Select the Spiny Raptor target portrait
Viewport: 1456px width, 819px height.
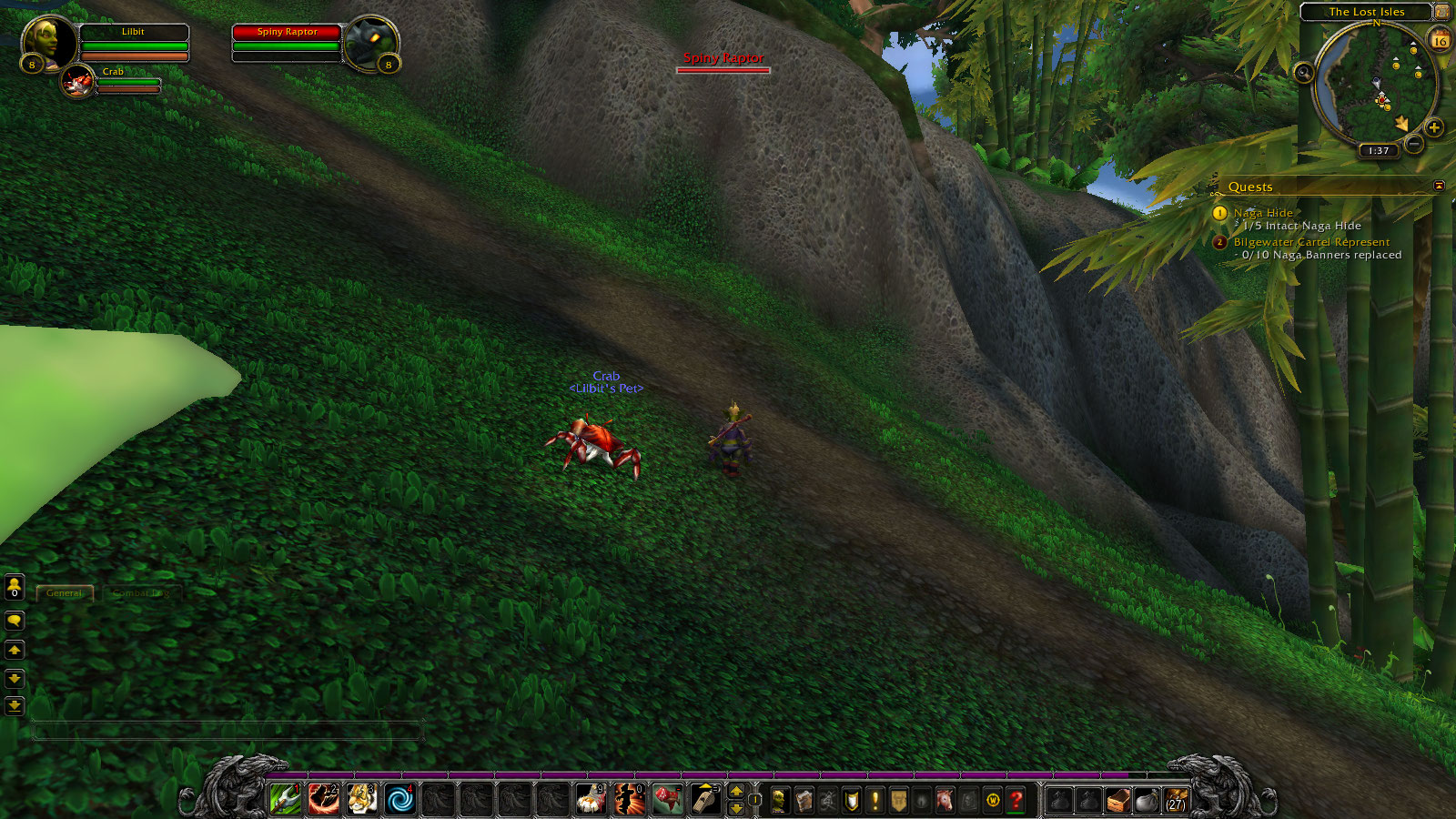point(371,42)
